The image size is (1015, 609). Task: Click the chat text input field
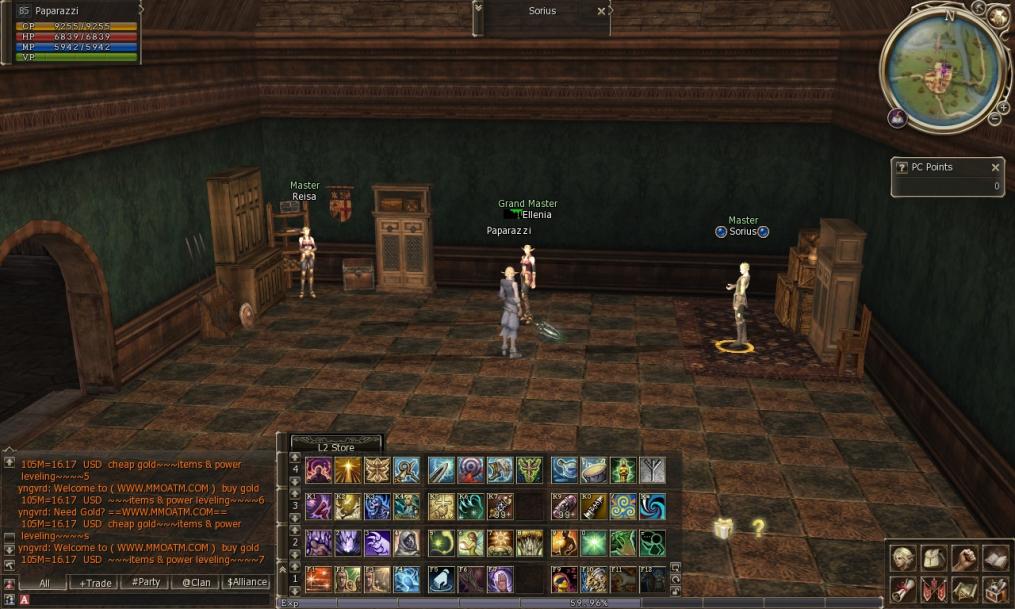click(150, 599)
